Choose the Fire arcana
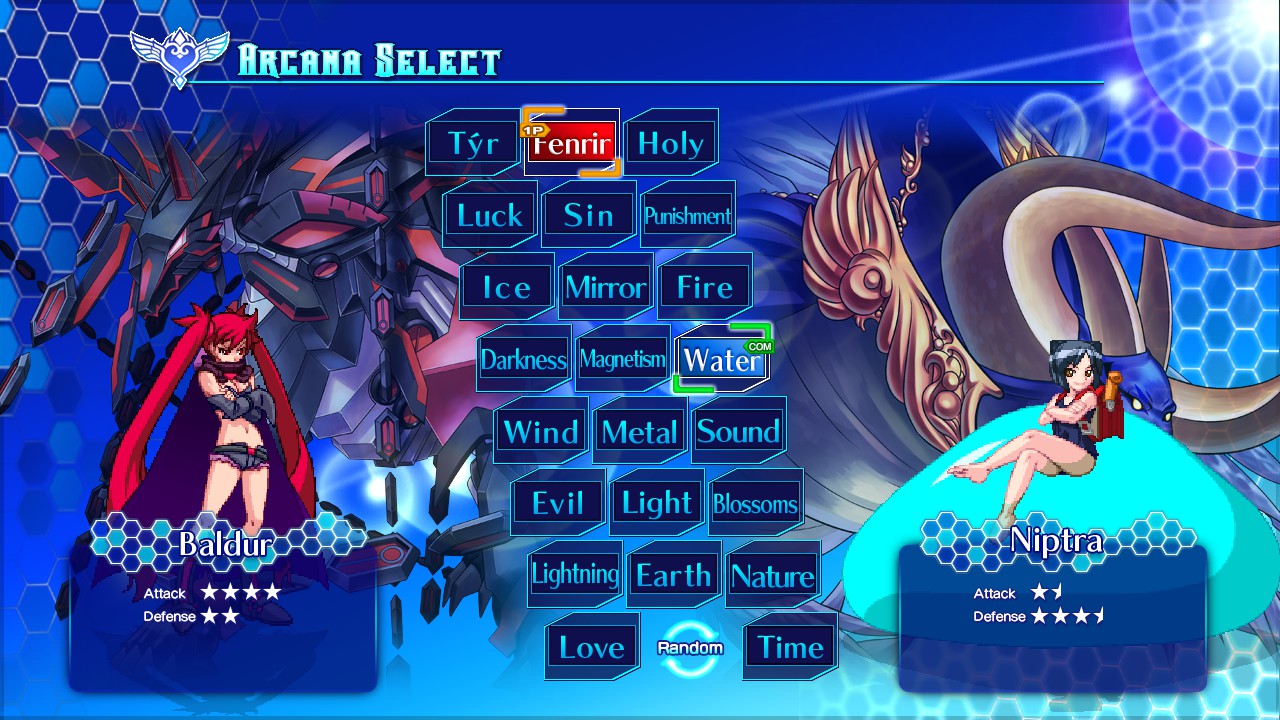This screenshot has height=720, width=1280. click(x=705, y=287)
